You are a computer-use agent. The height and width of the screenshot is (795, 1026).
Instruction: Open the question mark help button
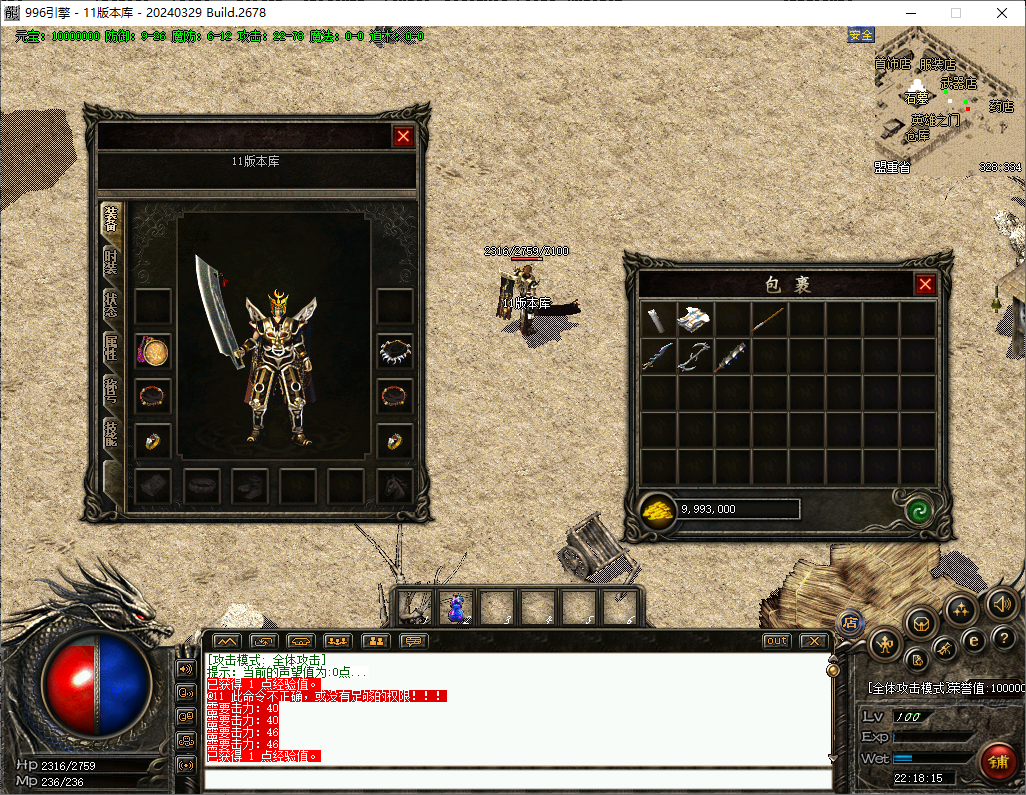(x=1003, y=638)
